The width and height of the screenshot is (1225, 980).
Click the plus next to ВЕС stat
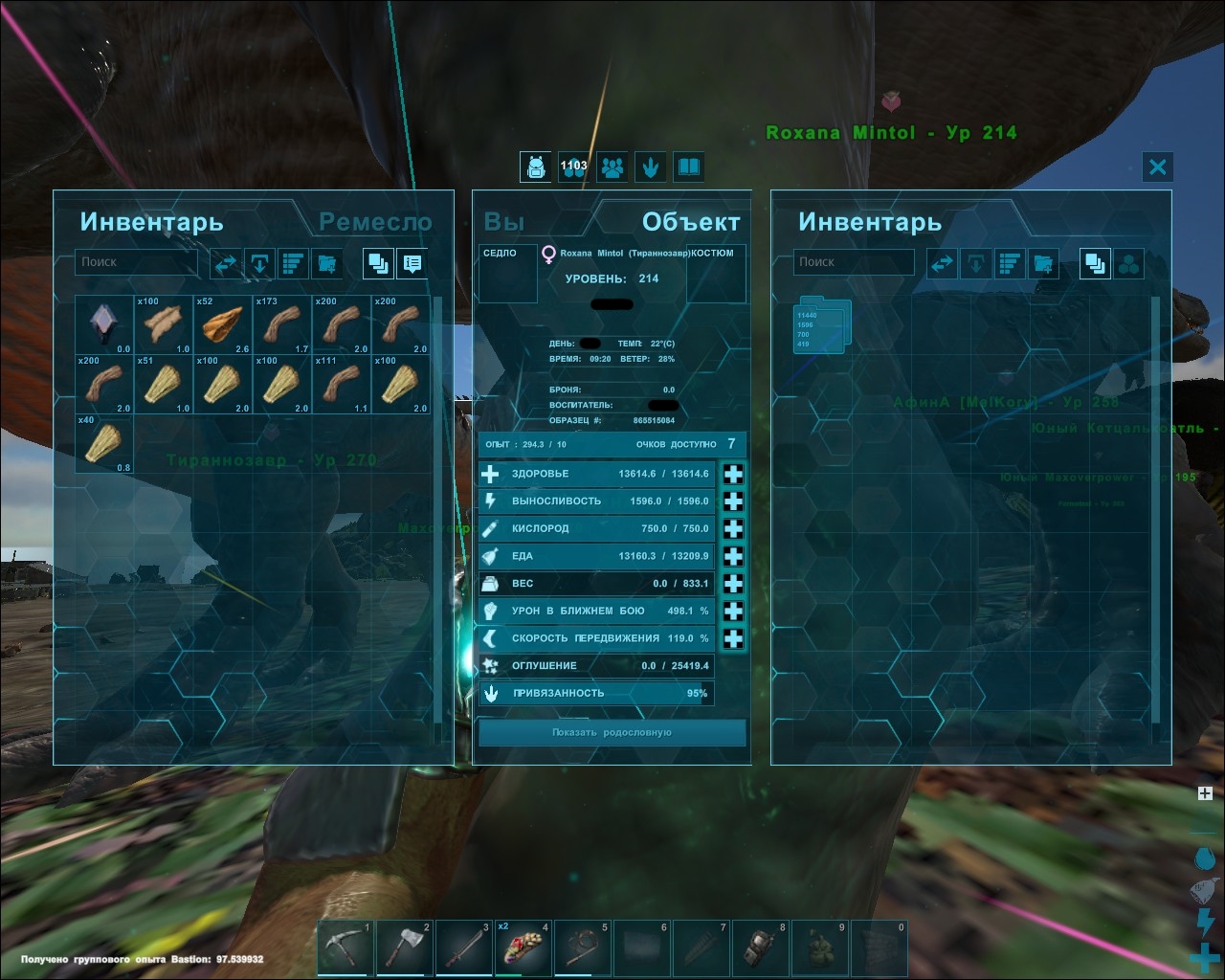(733, 583)
